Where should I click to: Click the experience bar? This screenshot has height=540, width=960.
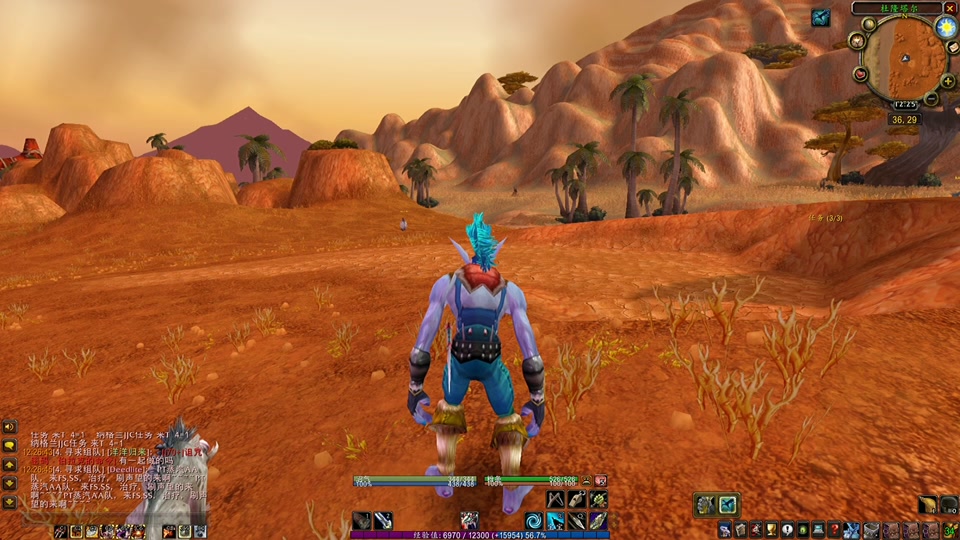pyautogui.click(x=480, y=535)
